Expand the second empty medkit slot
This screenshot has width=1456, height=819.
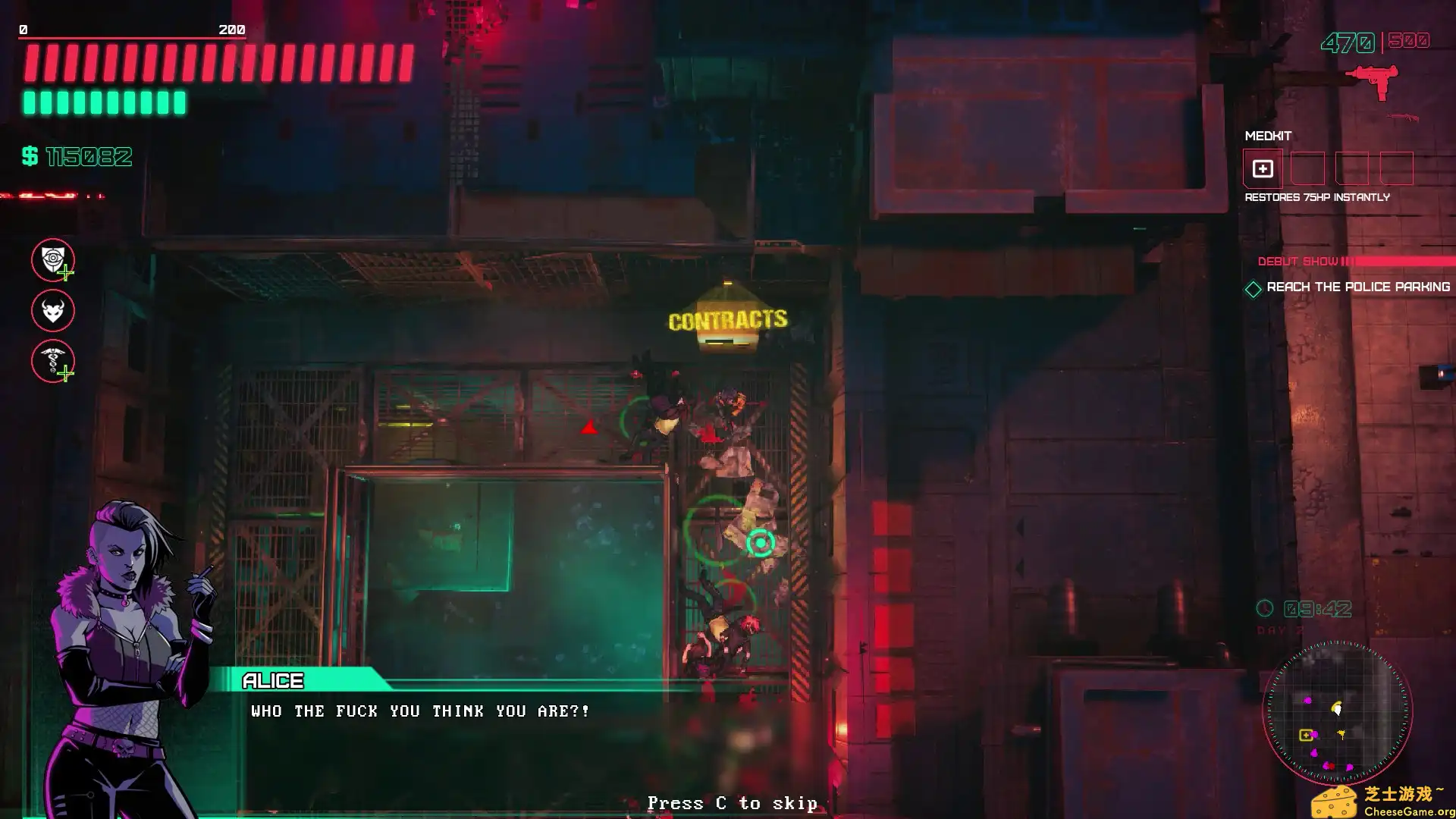(1307, 170)
